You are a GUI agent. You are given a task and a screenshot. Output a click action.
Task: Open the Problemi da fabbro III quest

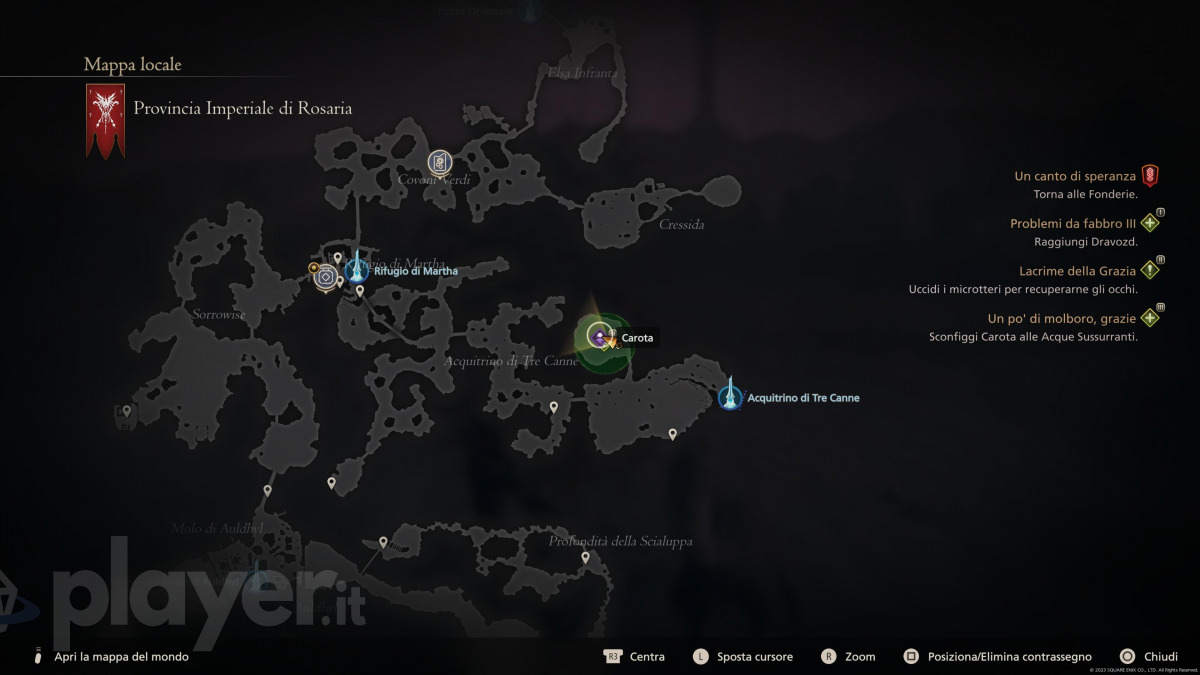[1073, 224]
